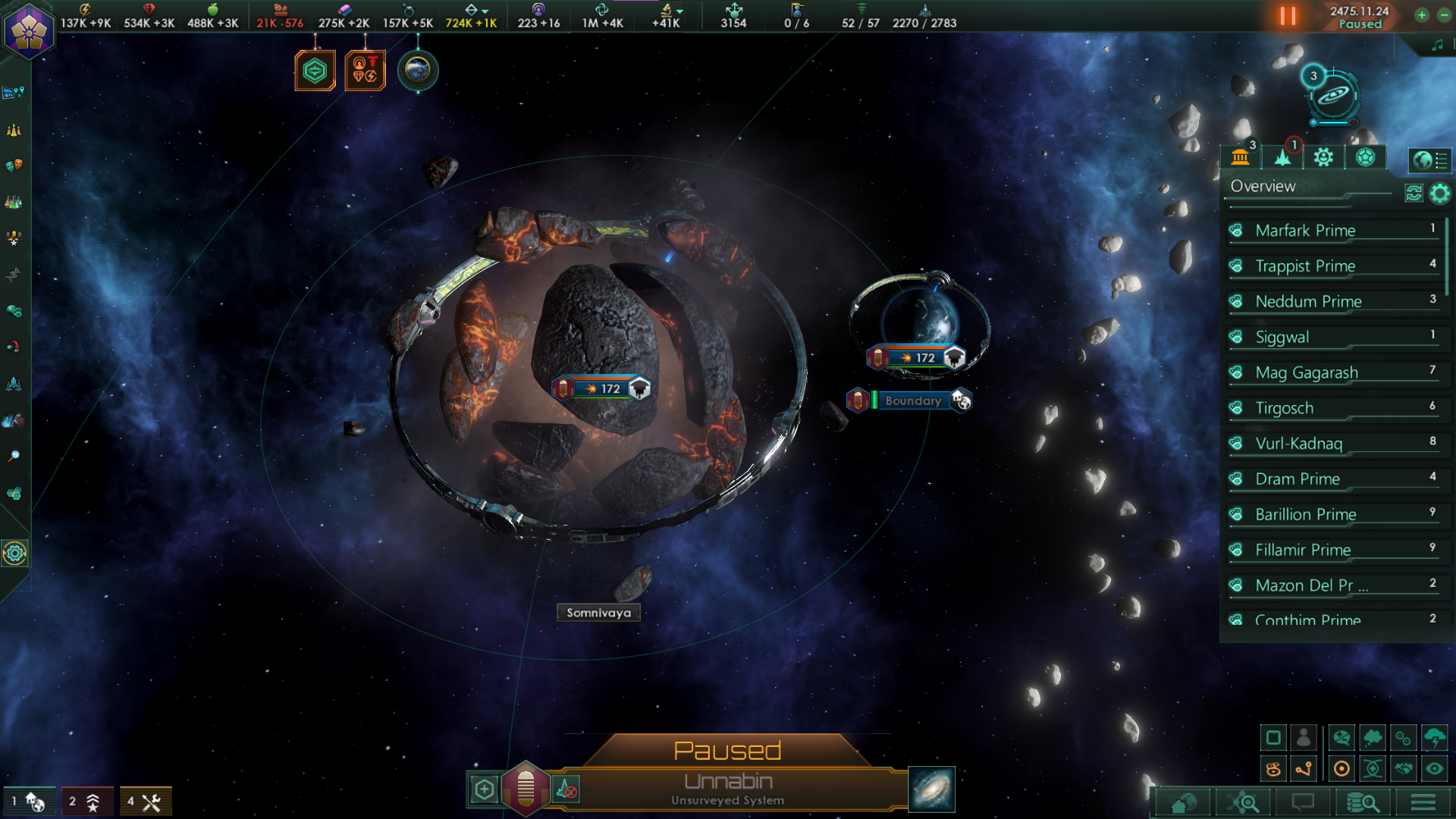Open the planet notification alert icon
Viewport: 1456px width, 819px height.
point(417,71)
